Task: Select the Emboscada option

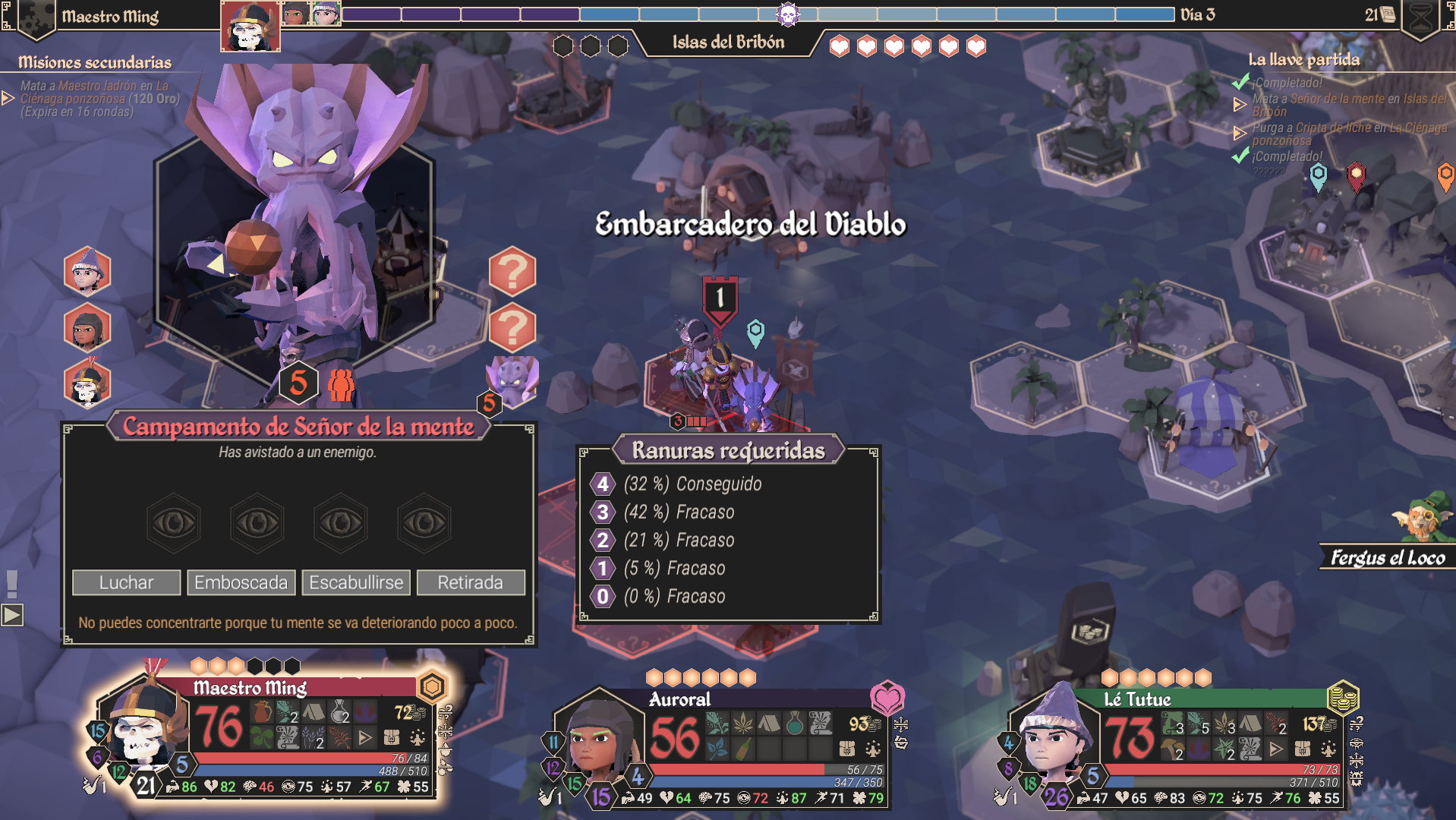Action: tap(241, 582)
